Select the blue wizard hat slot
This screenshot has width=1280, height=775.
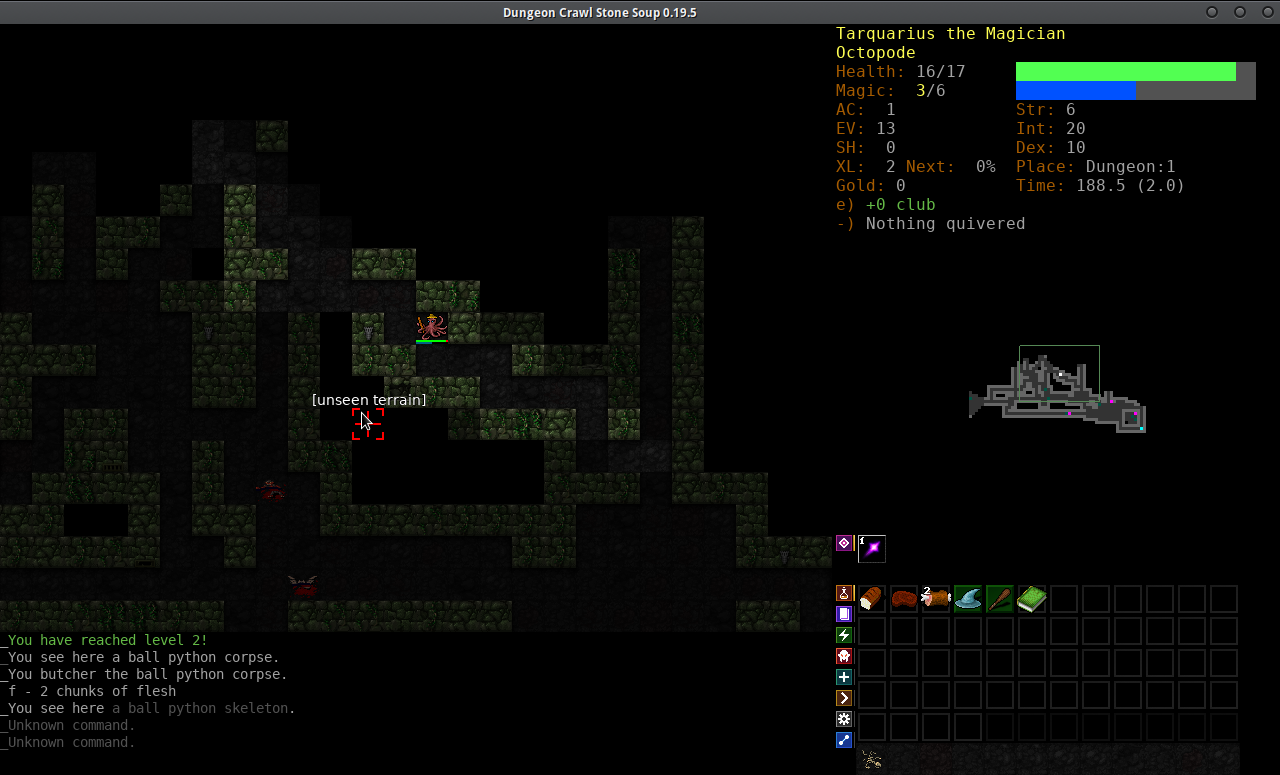click(968, 599)
